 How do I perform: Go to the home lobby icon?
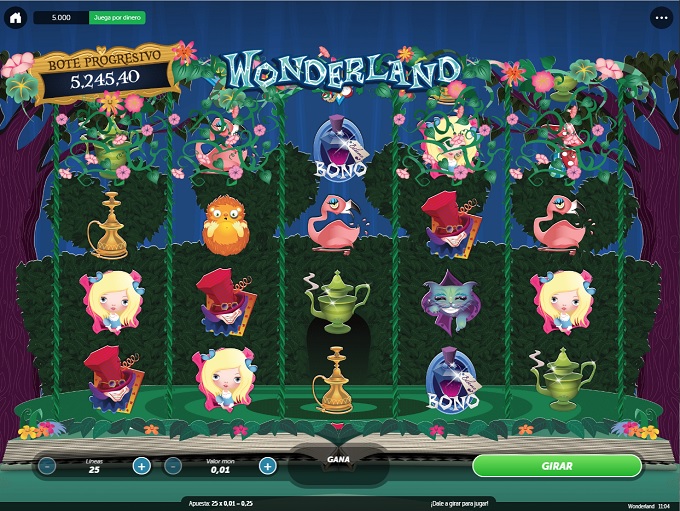[16, 18]
